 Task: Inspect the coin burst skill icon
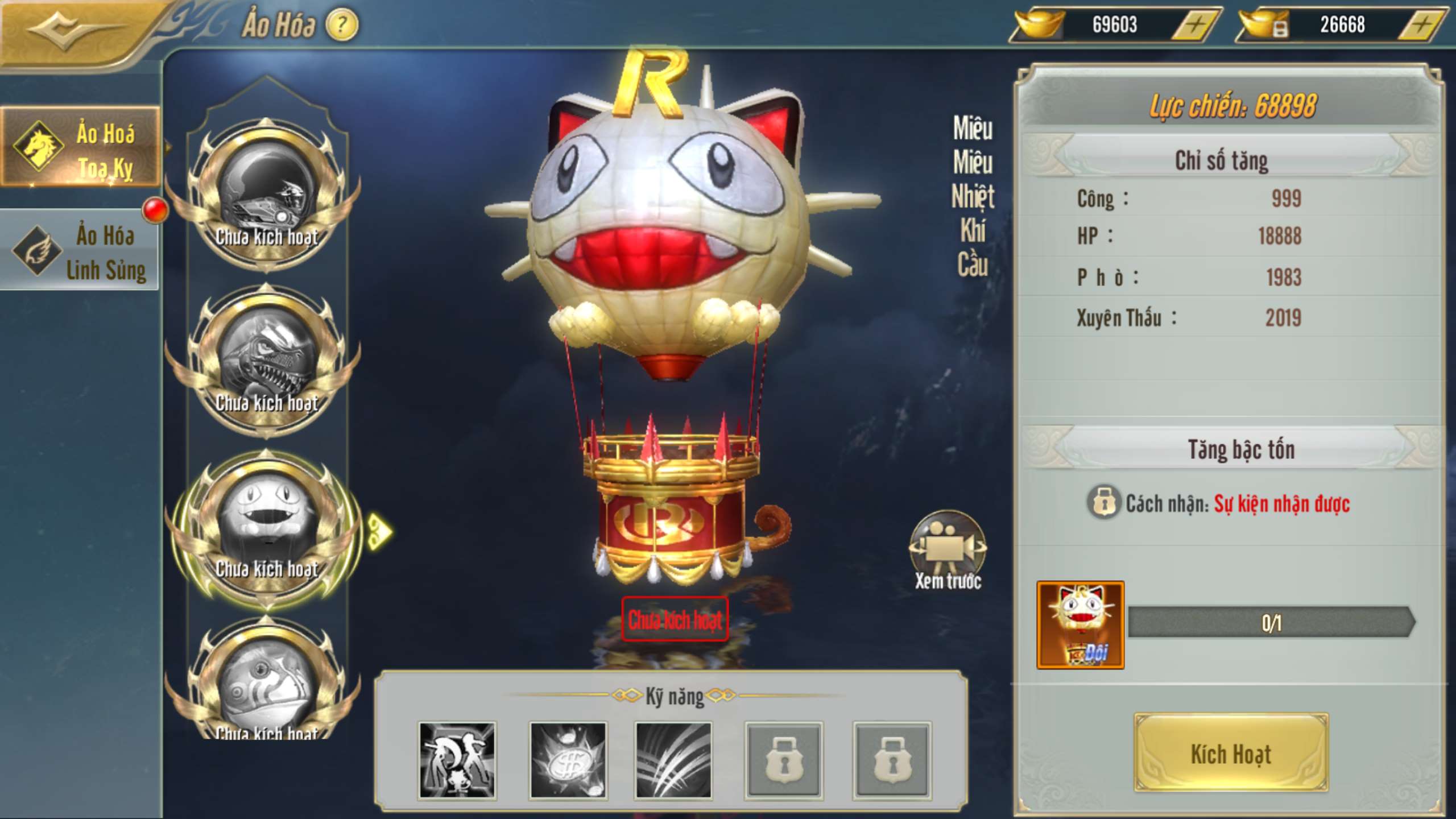(x=567, y=760)
